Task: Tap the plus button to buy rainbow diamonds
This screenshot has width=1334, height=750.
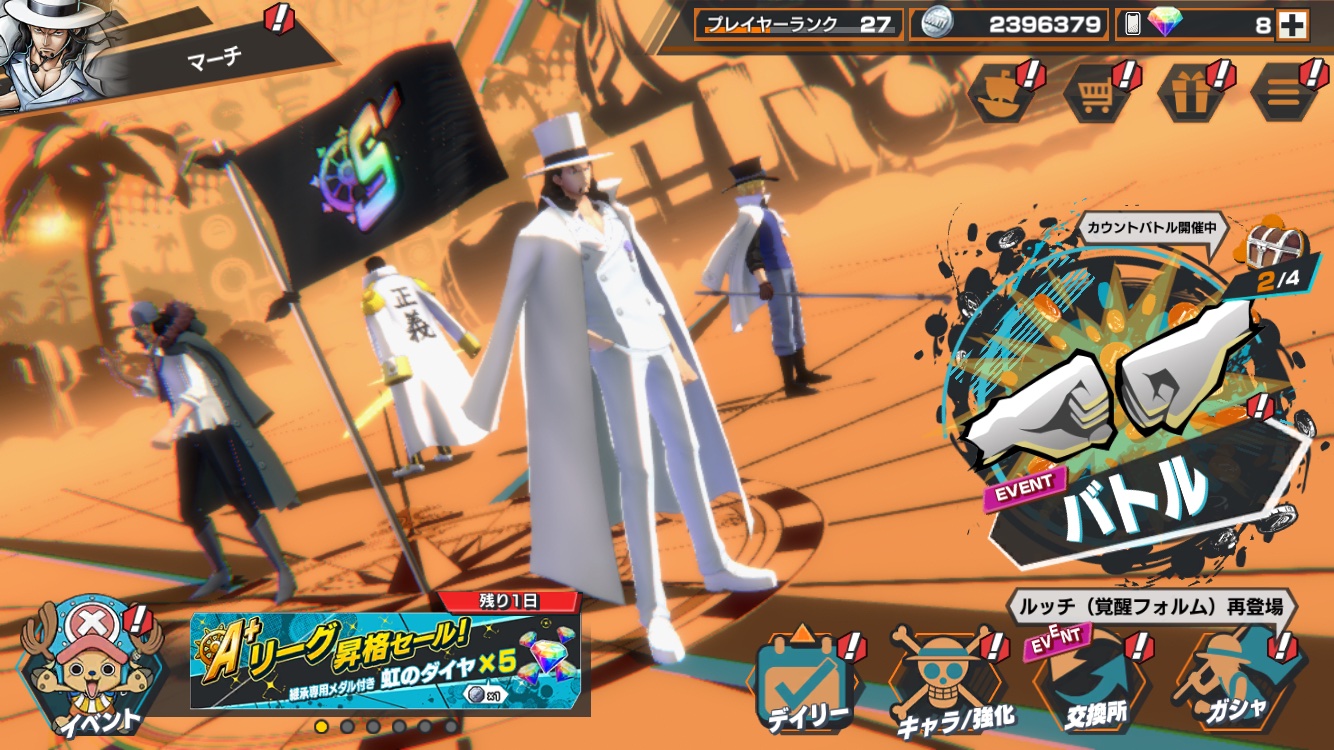Action: pyautogui.click(x=1292, y=26)
